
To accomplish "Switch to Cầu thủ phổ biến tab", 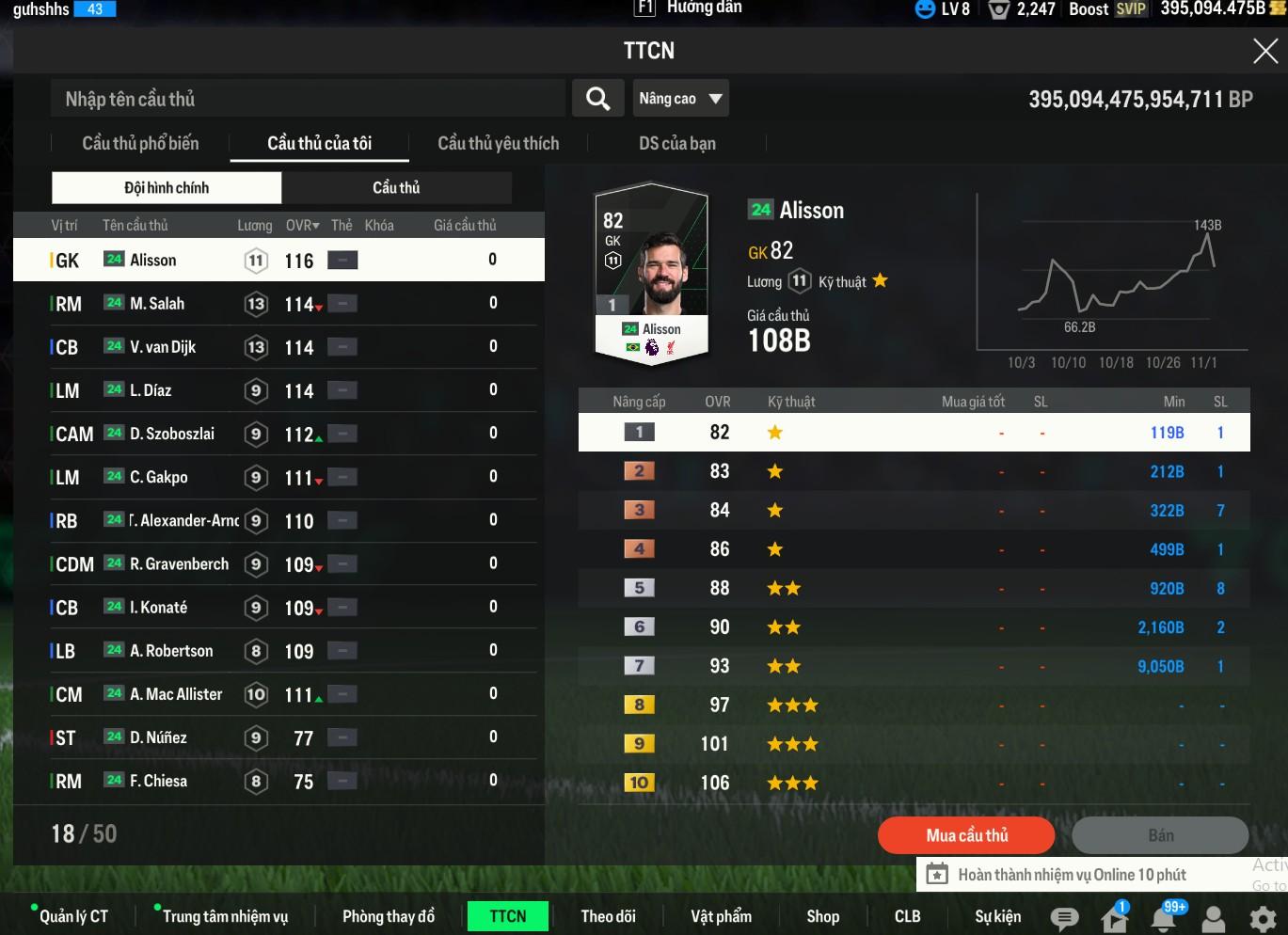I will tap(140, 144).
